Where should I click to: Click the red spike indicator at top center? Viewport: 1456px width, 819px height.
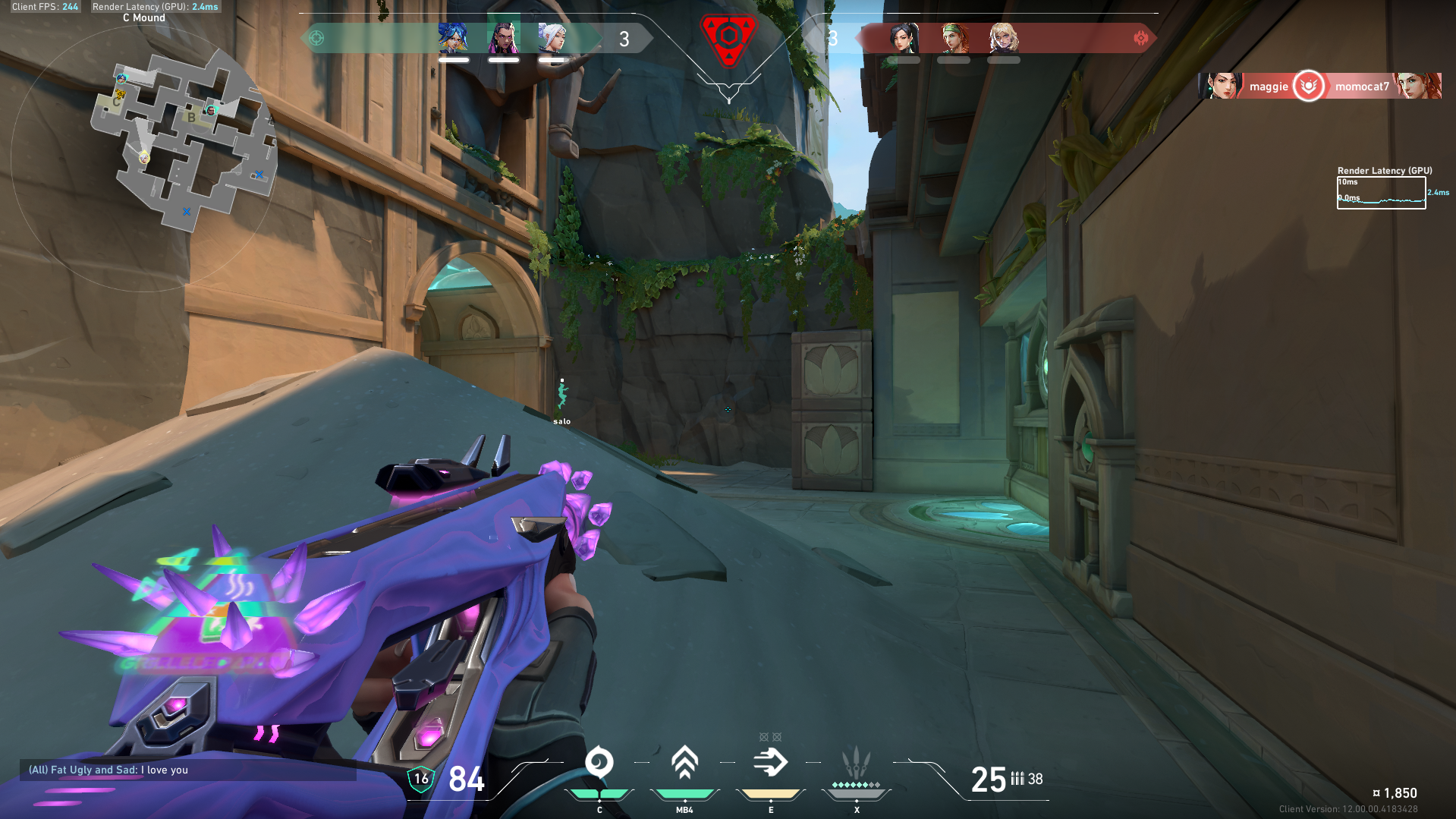pyautogui.click(x=728, y=34)
